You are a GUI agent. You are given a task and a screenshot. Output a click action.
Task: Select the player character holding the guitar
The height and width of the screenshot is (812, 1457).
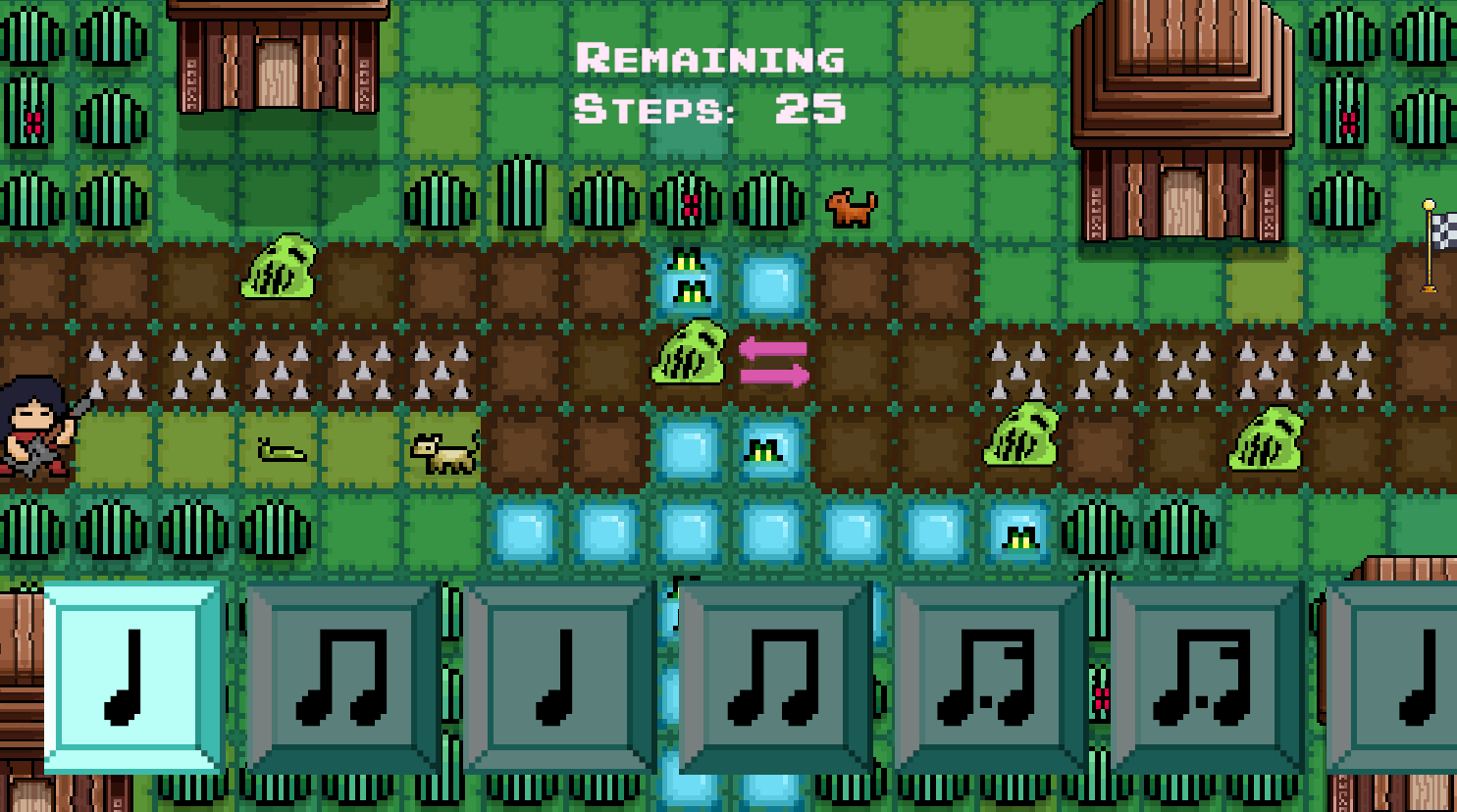29,431
